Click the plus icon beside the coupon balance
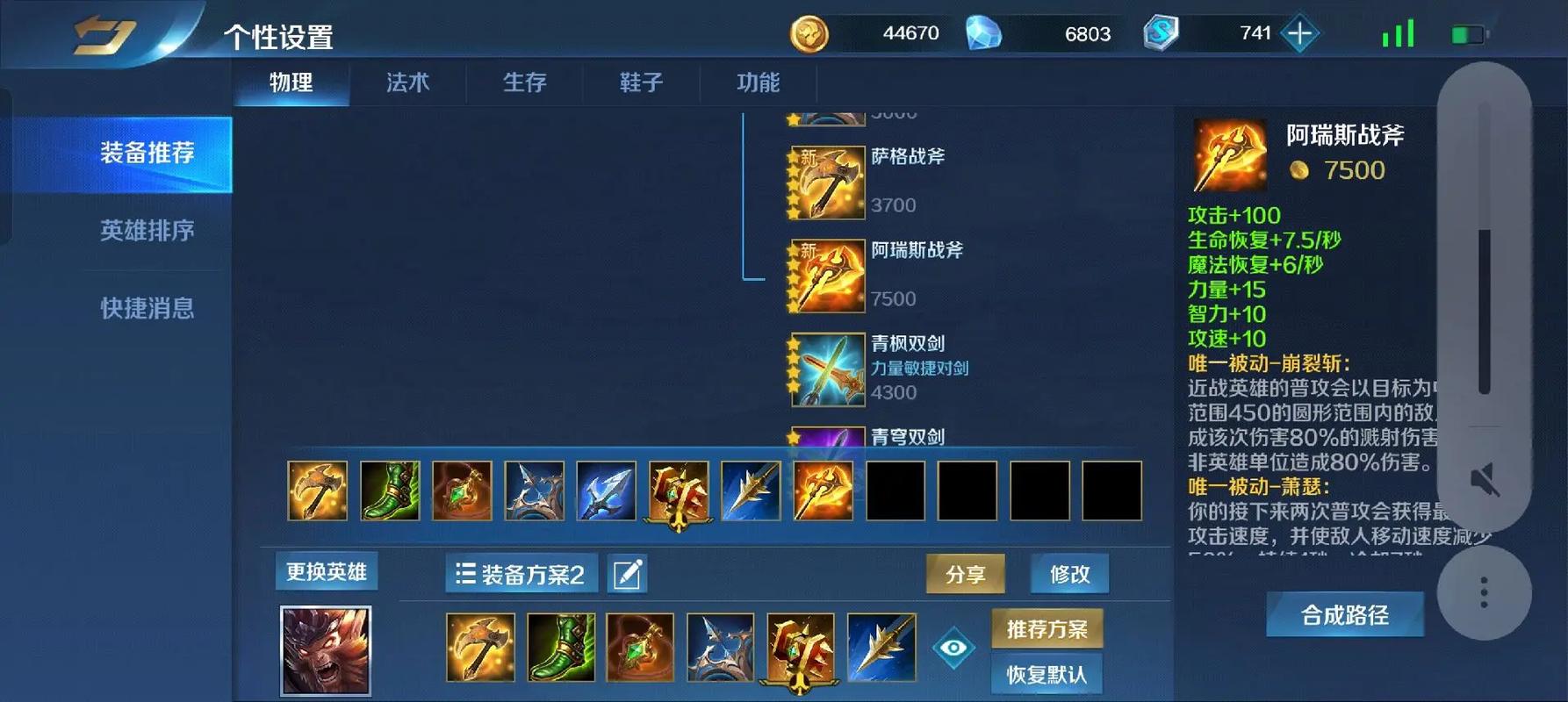This screenshot has height=702, width=1568. coord(1298,33)
